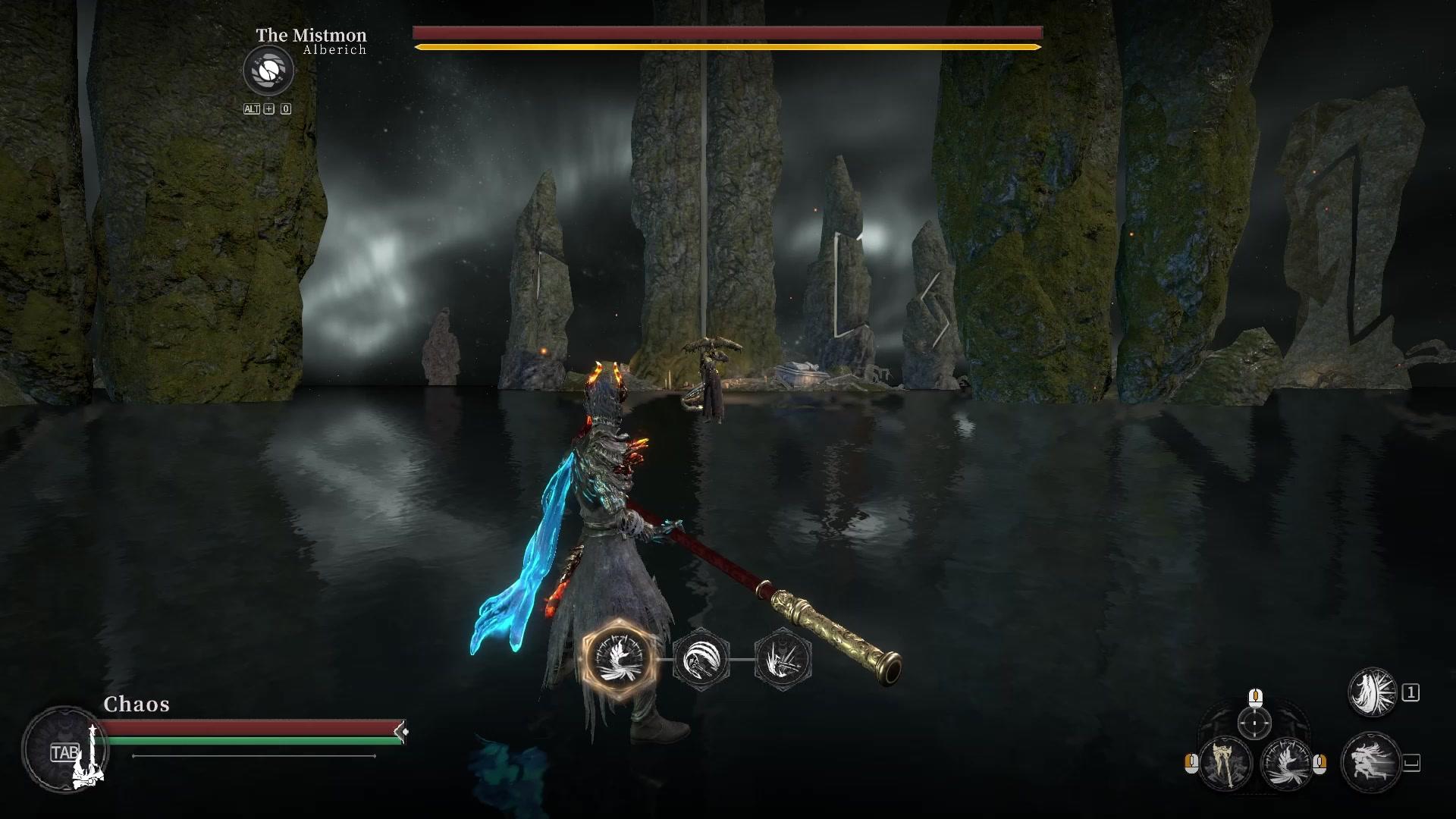Toggle the right mouse button attack indicator

[x=1320, y=765]
